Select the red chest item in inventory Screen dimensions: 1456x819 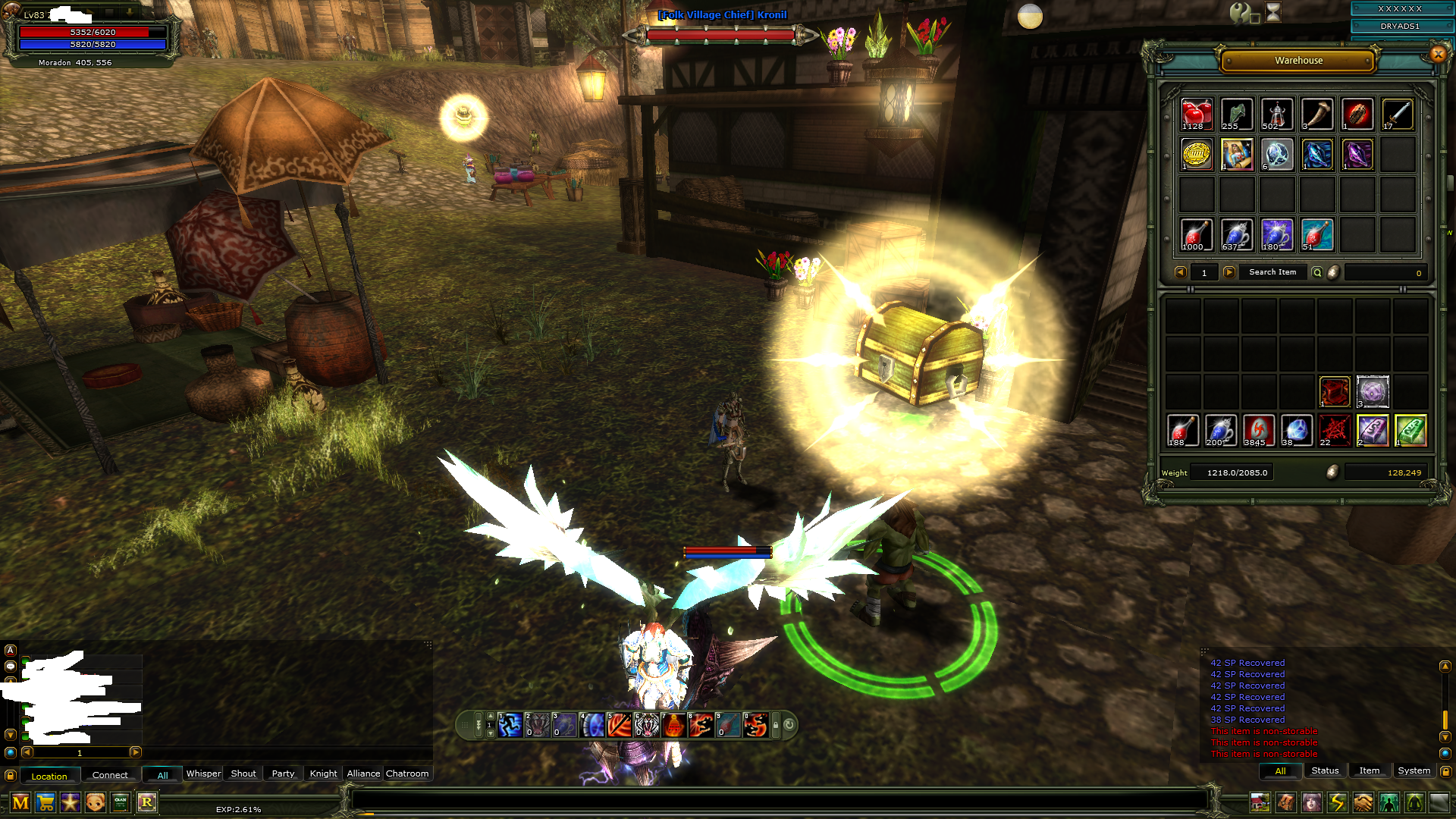click(1335, 392)
